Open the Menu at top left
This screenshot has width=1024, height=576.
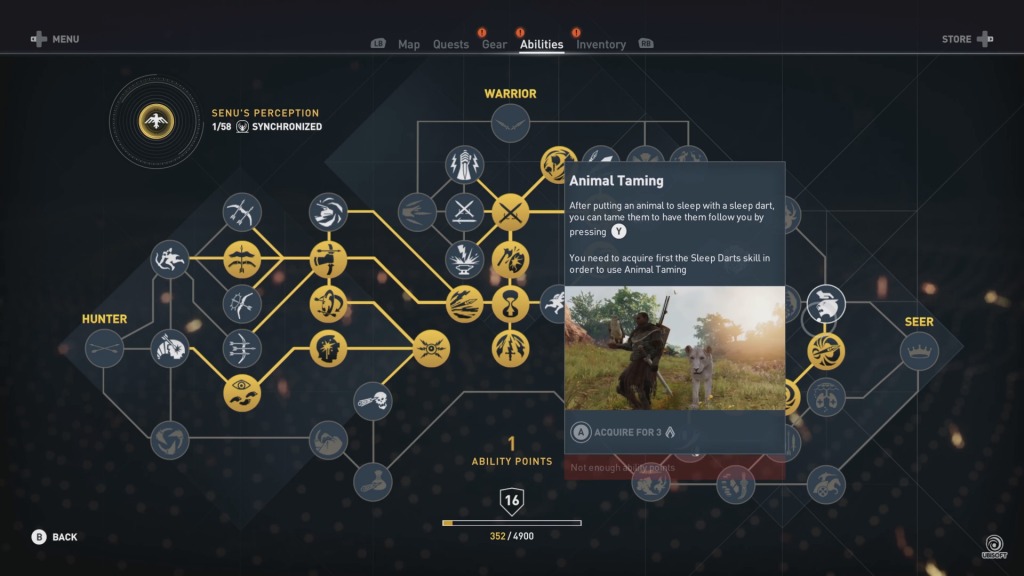pos(55,39)
